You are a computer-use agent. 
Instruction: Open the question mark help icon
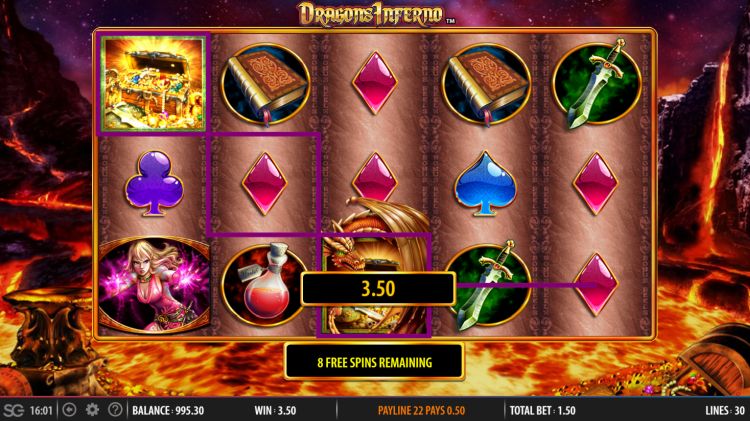coord(115,410)
